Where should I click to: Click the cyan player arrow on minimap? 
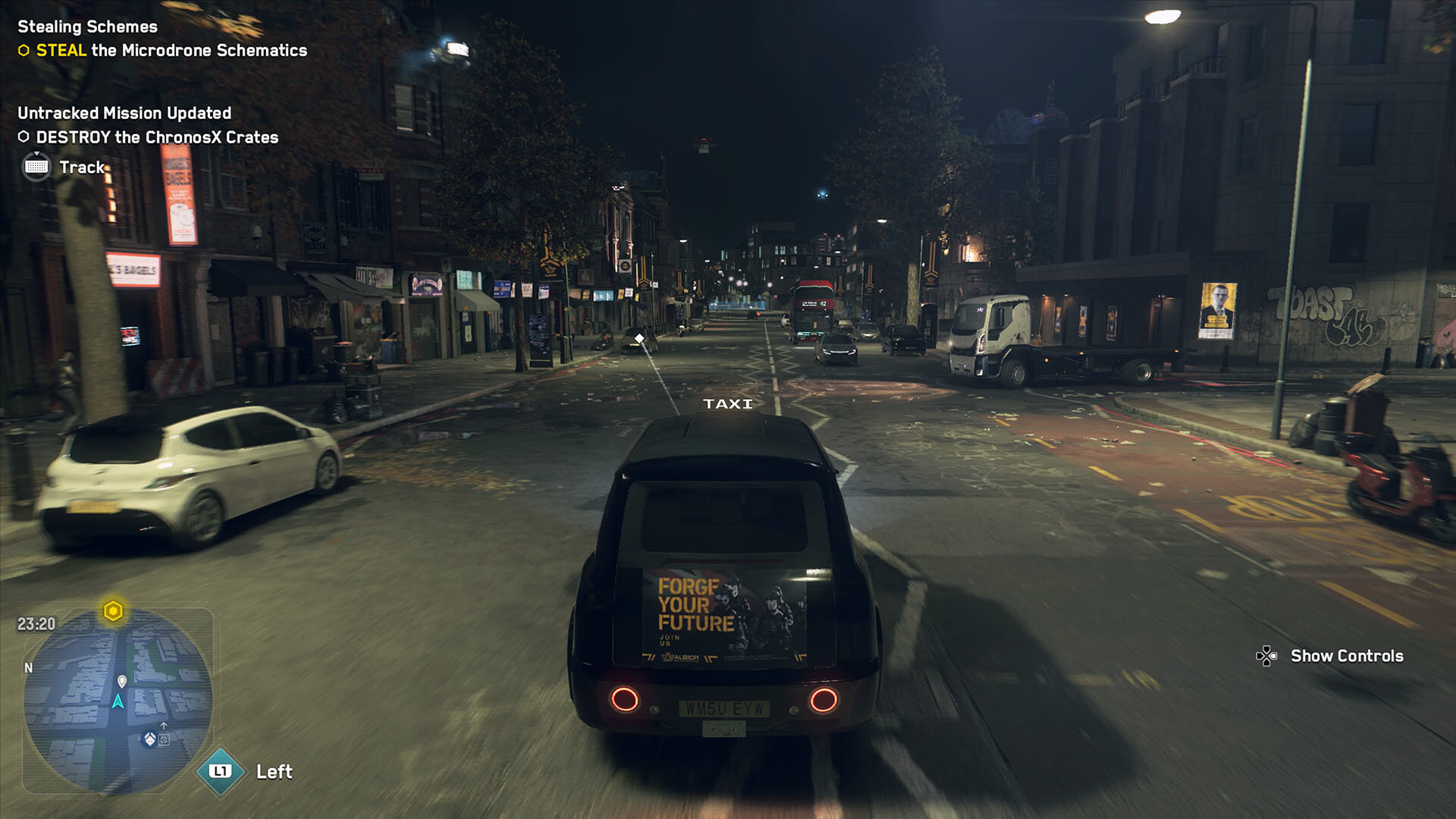point(118,701)
